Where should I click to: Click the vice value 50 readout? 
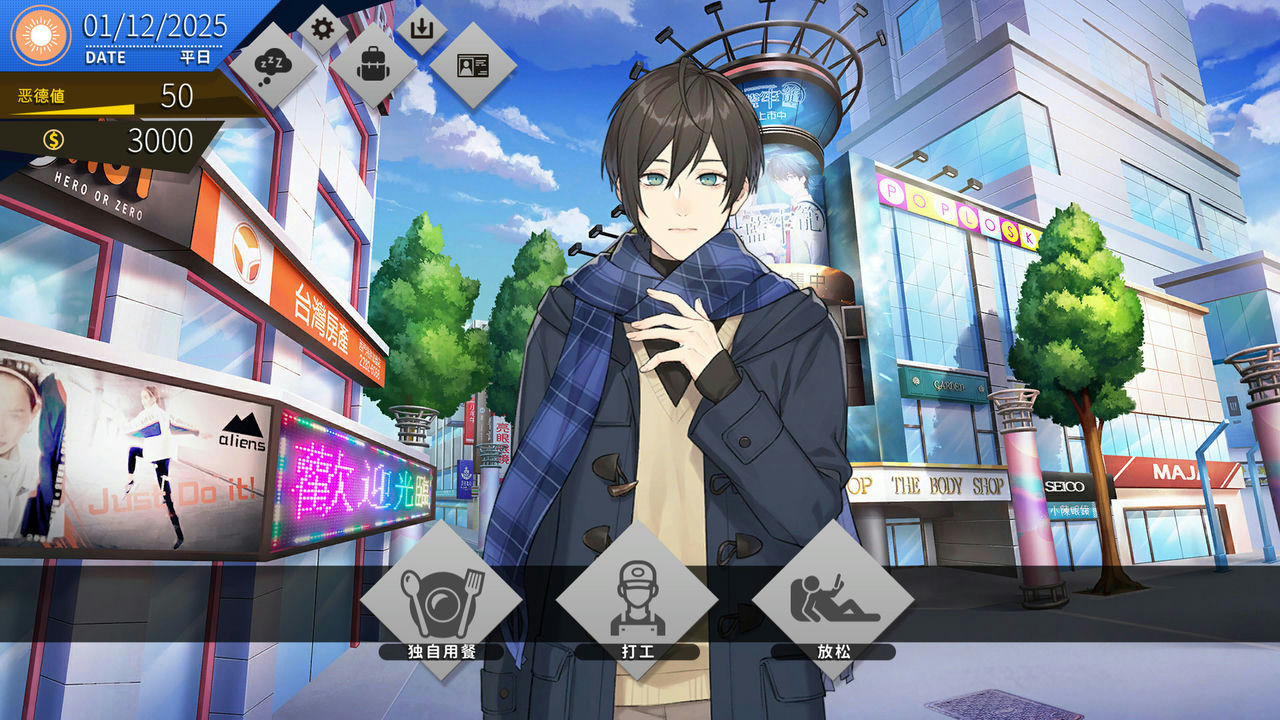click(x=178, y=96)
